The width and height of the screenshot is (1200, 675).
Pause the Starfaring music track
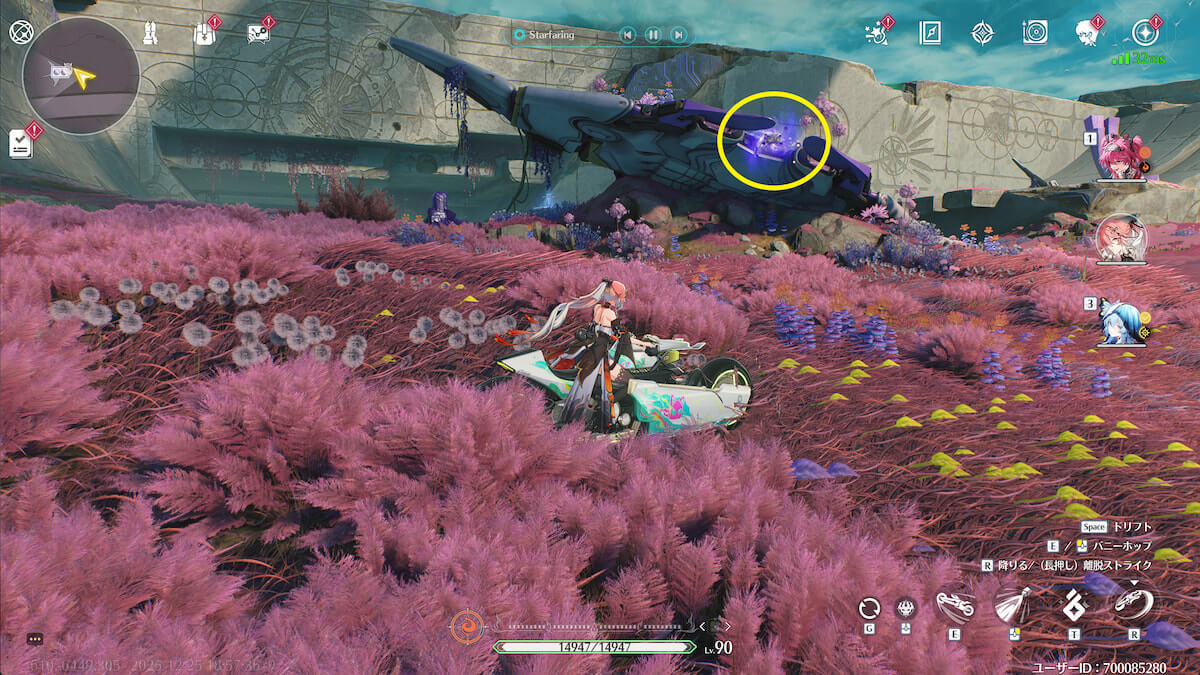coord(652,35)
